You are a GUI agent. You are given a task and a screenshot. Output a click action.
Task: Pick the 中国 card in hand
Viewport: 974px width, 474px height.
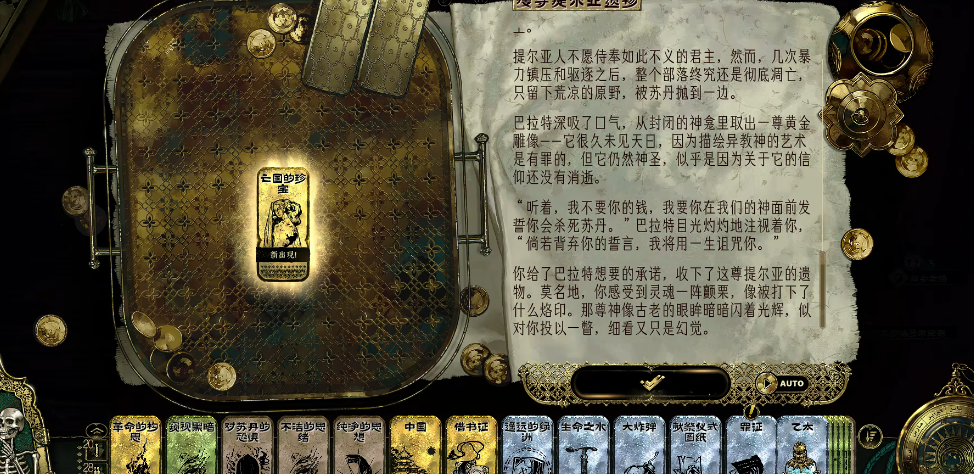415,446
